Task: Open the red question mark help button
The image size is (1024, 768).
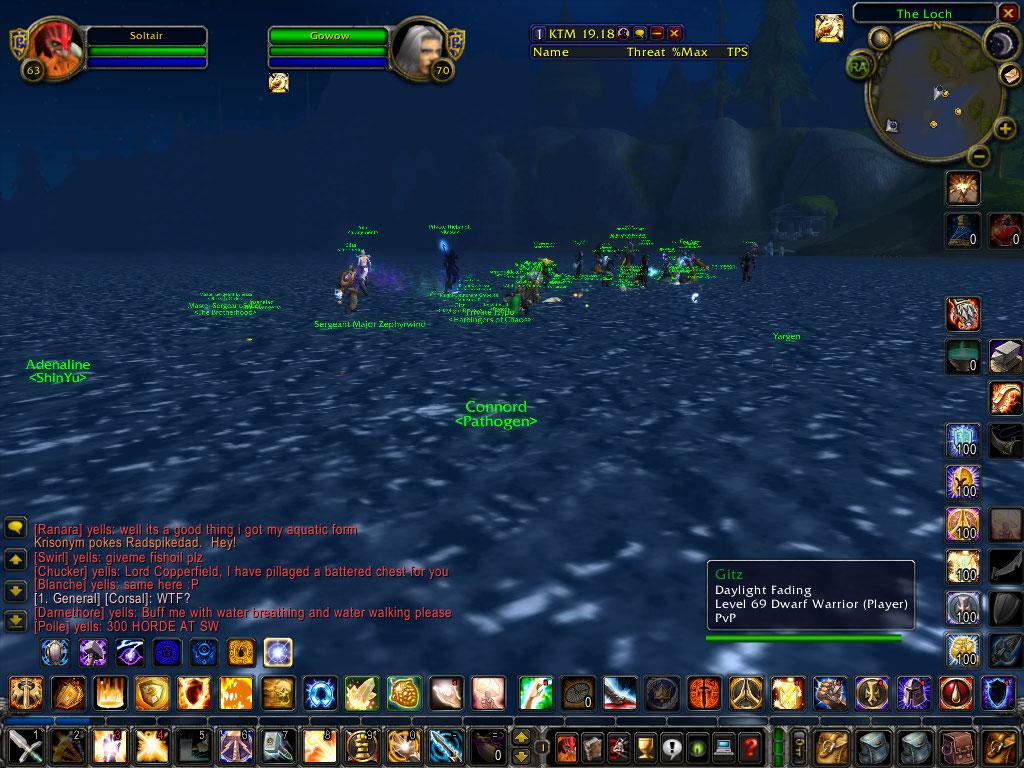Action: tap(749, 747)
